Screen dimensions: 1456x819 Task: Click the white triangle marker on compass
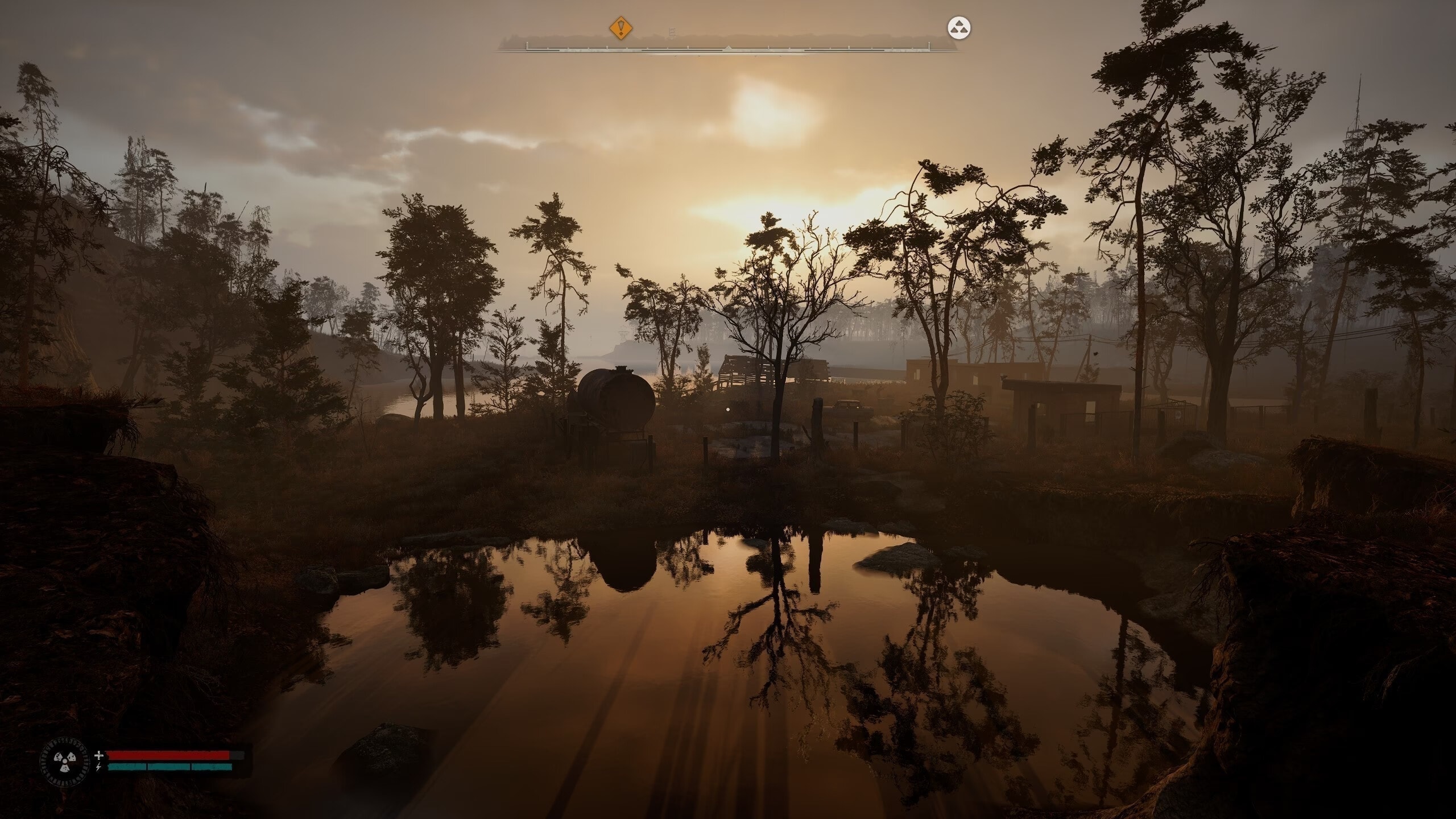pyautogui.click(x=959, y=28)
